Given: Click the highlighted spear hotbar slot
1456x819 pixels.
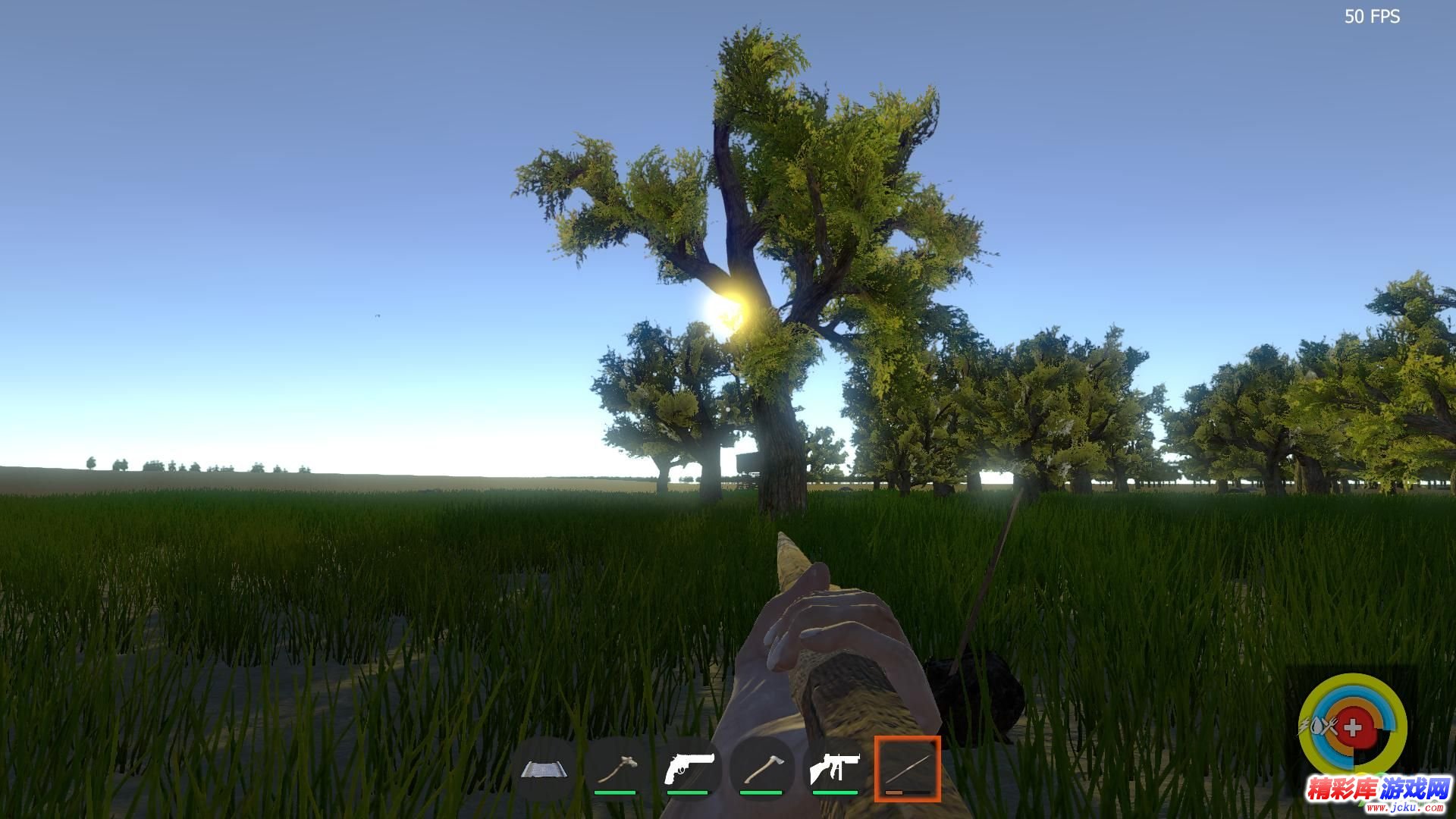Looking at the screenshot, I should 907,768.
